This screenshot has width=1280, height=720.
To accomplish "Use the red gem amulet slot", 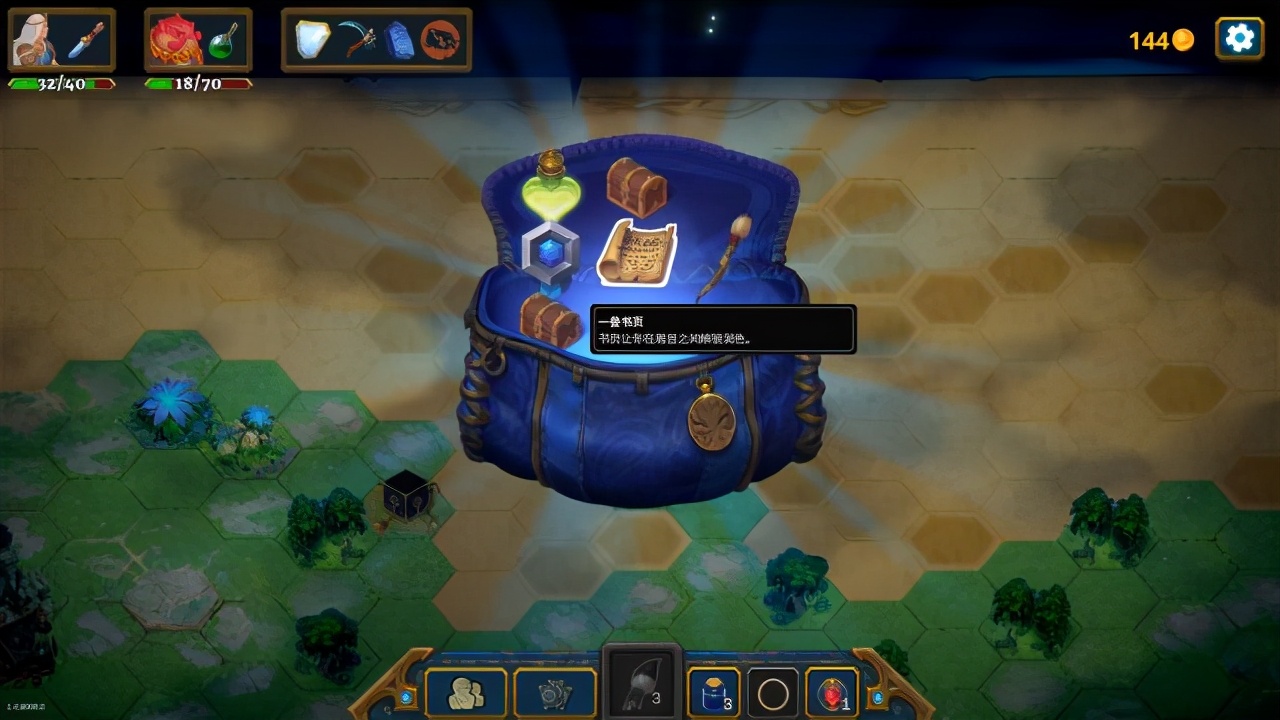I will coord(831,692).
